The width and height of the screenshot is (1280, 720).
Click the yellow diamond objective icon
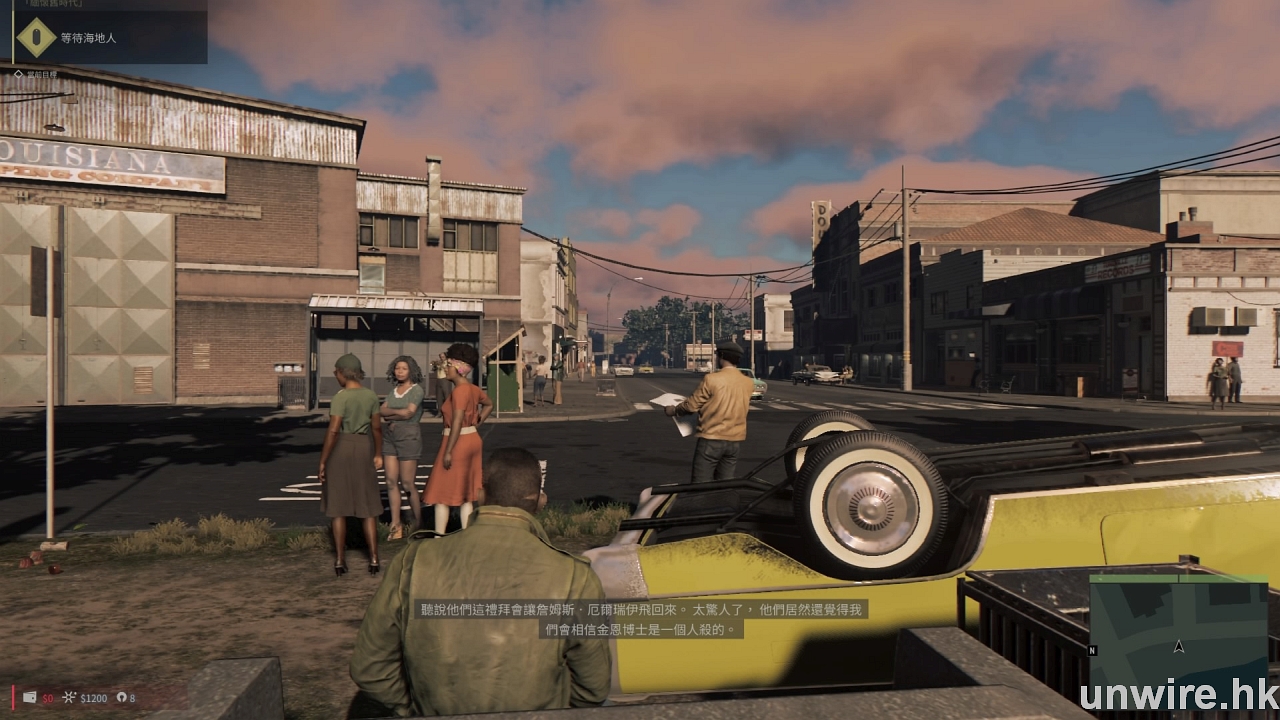point(37,37)
